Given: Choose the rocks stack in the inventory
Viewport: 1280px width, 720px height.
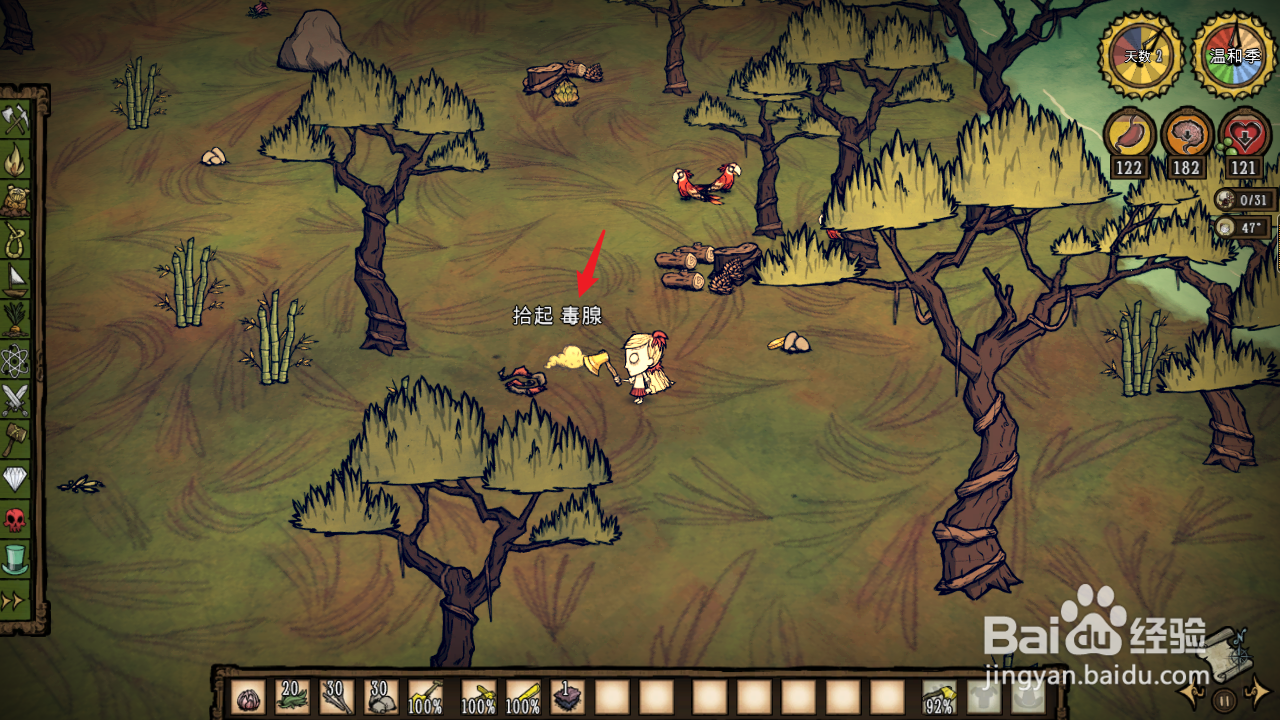Looking at the screenshot, I should click(381, 697).
